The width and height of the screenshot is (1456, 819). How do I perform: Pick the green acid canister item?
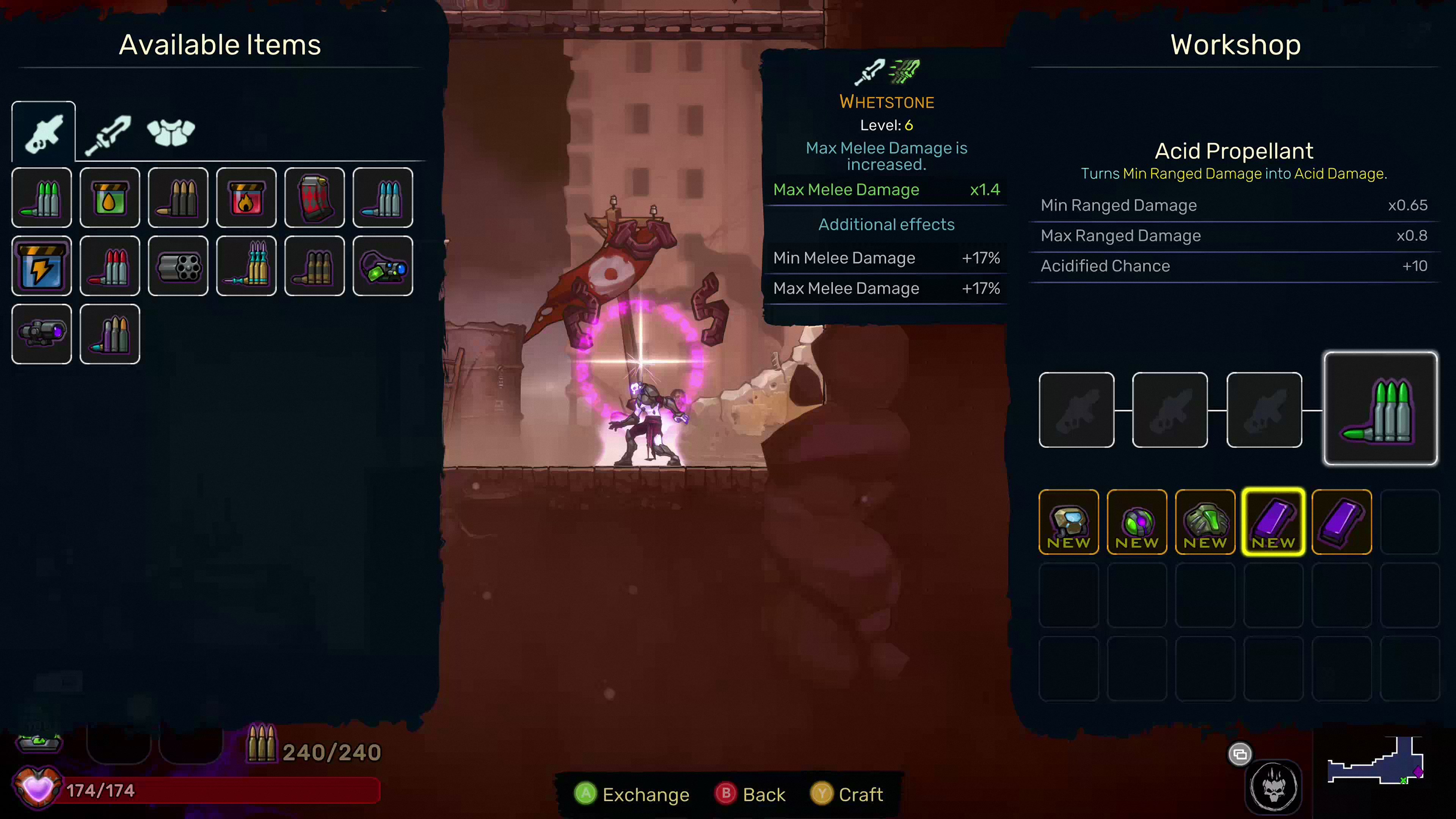pos(110,198)
